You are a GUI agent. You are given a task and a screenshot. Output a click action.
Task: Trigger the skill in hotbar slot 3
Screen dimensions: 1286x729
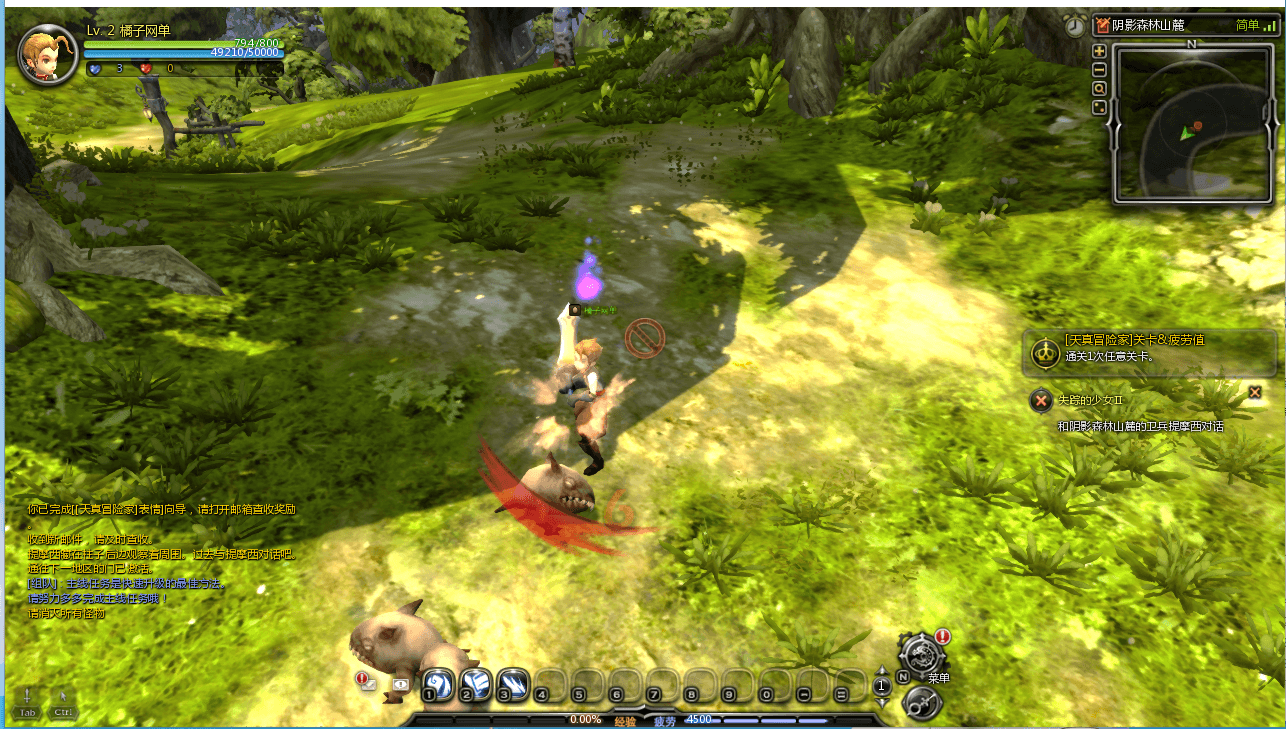click(512, 684)
